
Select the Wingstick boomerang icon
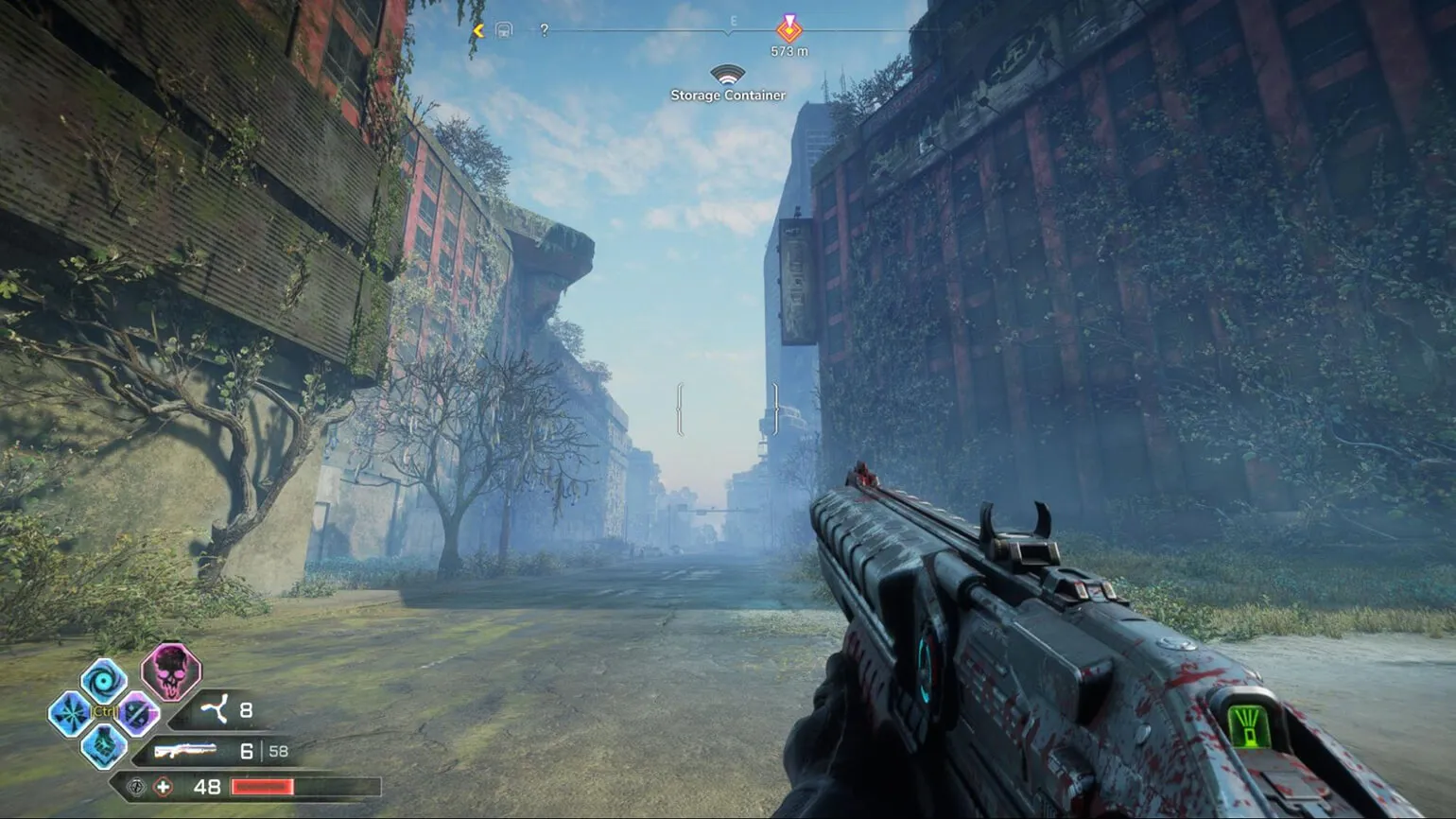(x=215, y=709)
